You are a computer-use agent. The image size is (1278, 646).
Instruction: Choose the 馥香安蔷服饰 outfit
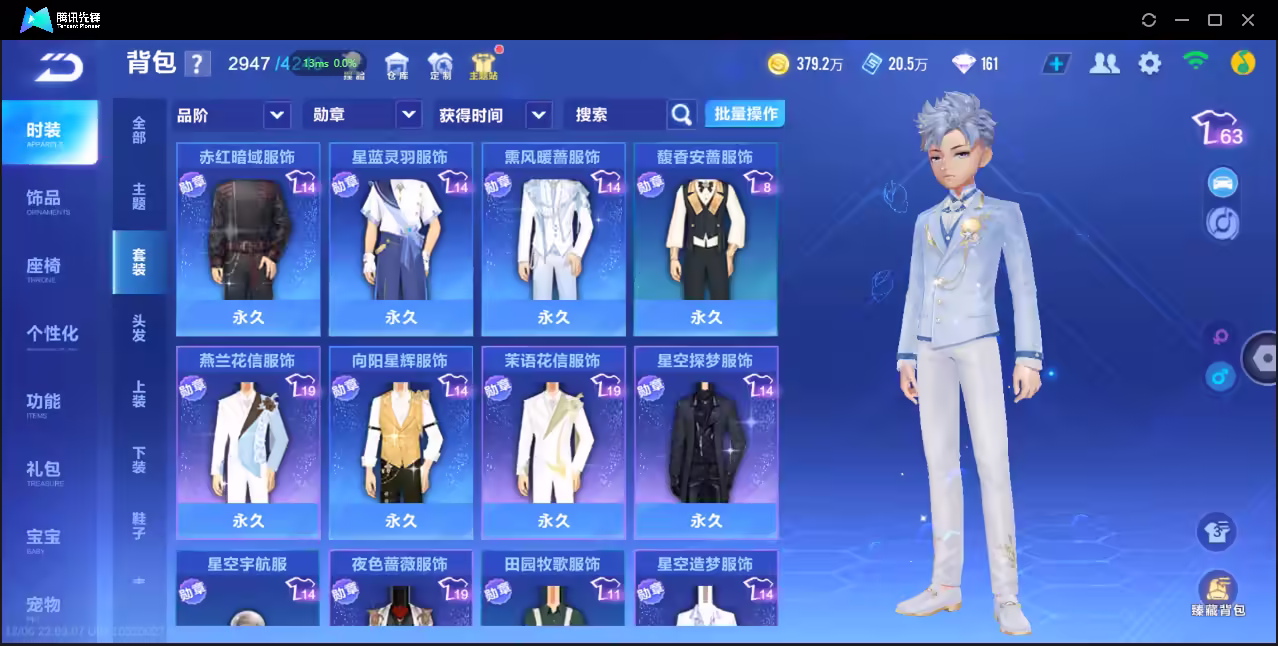coord(705,238)
